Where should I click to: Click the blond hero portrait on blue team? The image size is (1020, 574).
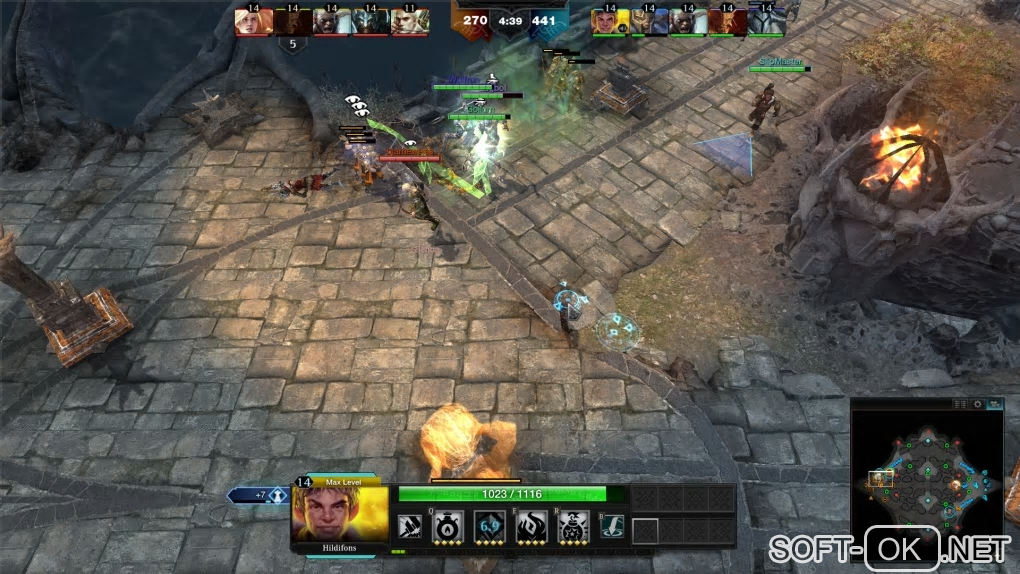pyautogui.click(x=610, y=21)
